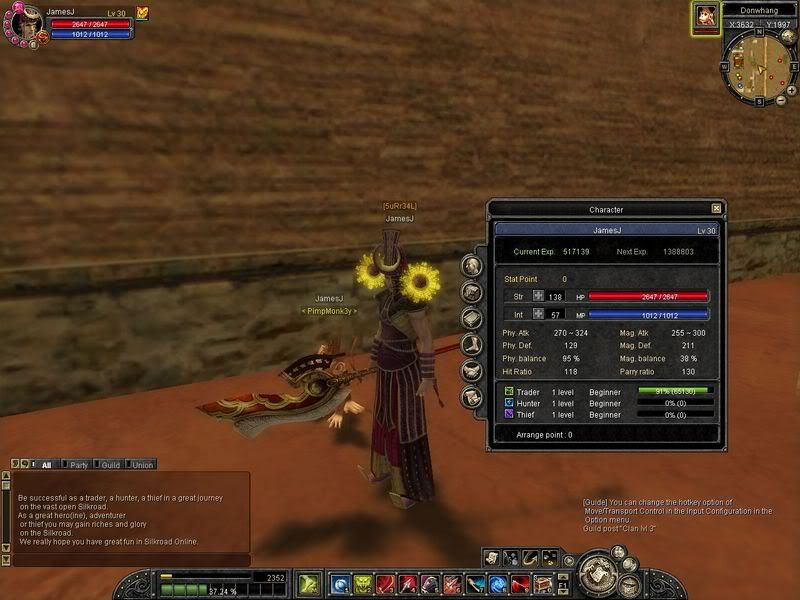Click the green arrow action button
Image resolution: width=800 pixels, height=600 pixels.
(309, 581)
